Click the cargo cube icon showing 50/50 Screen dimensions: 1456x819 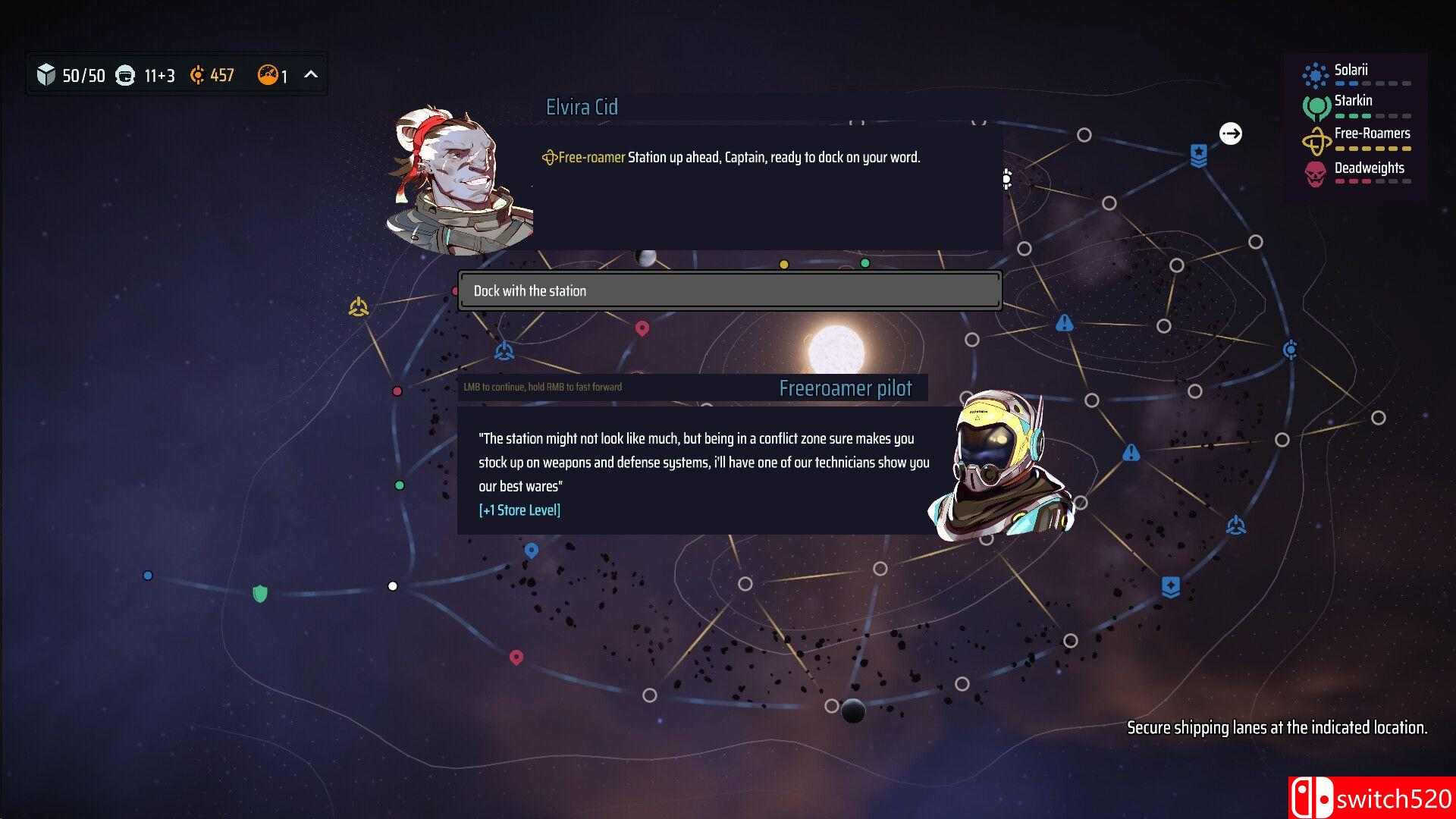coord(47,75)
